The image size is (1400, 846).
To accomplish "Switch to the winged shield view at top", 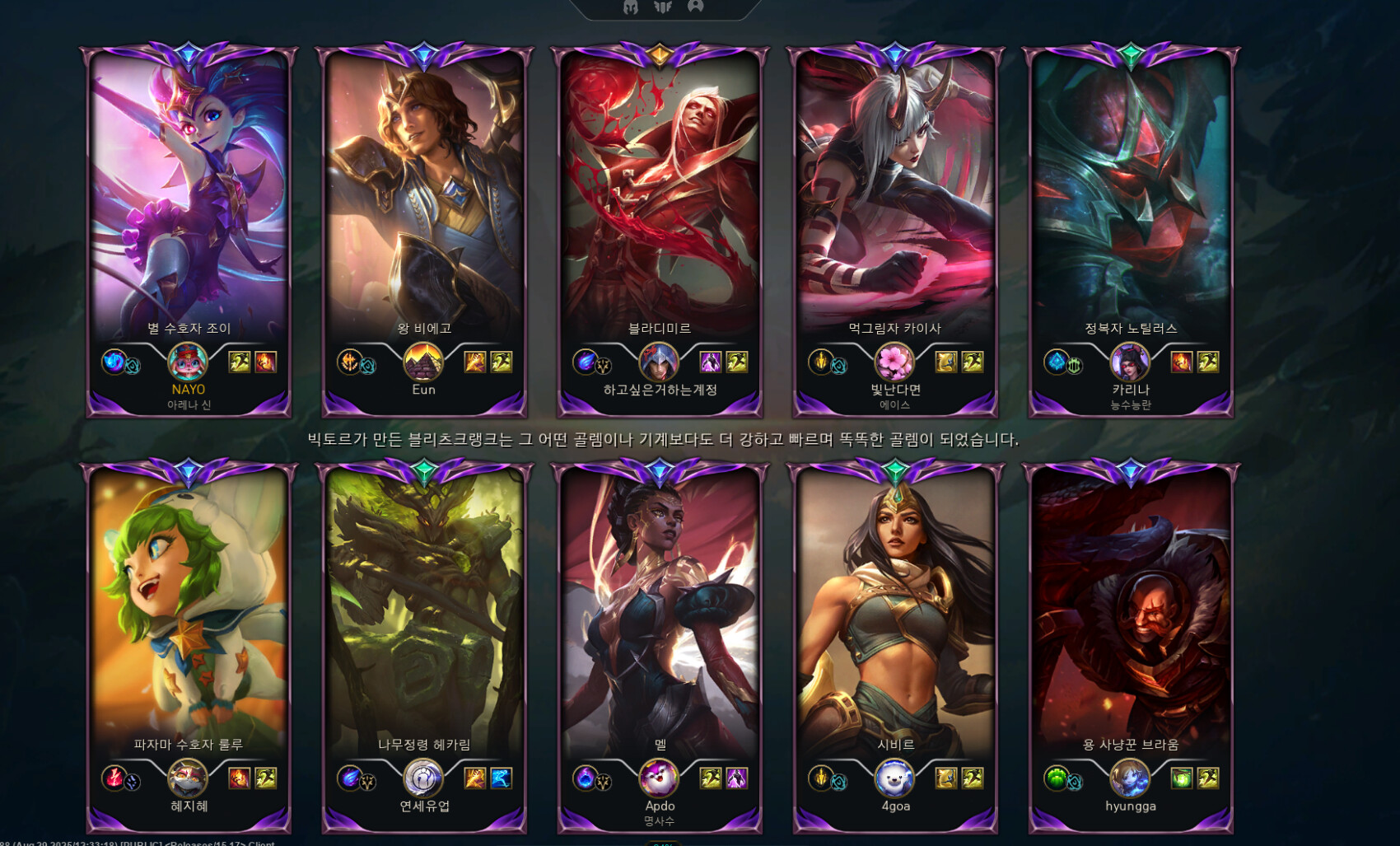I will [663, 7].
